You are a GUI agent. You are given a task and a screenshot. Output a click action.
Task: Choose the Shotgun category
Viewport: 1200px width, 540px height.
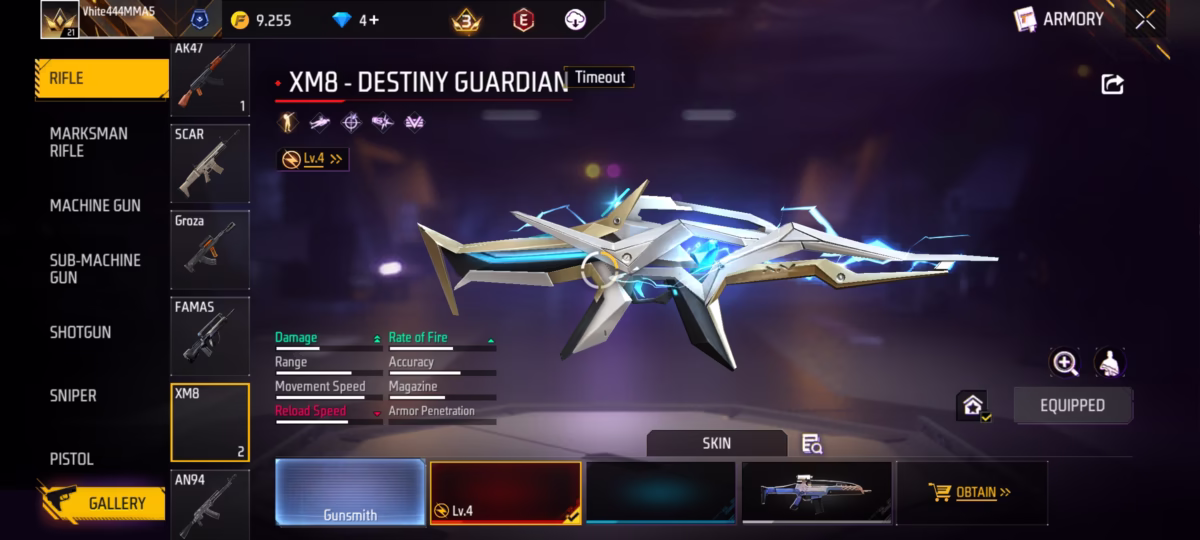point(81,332)
